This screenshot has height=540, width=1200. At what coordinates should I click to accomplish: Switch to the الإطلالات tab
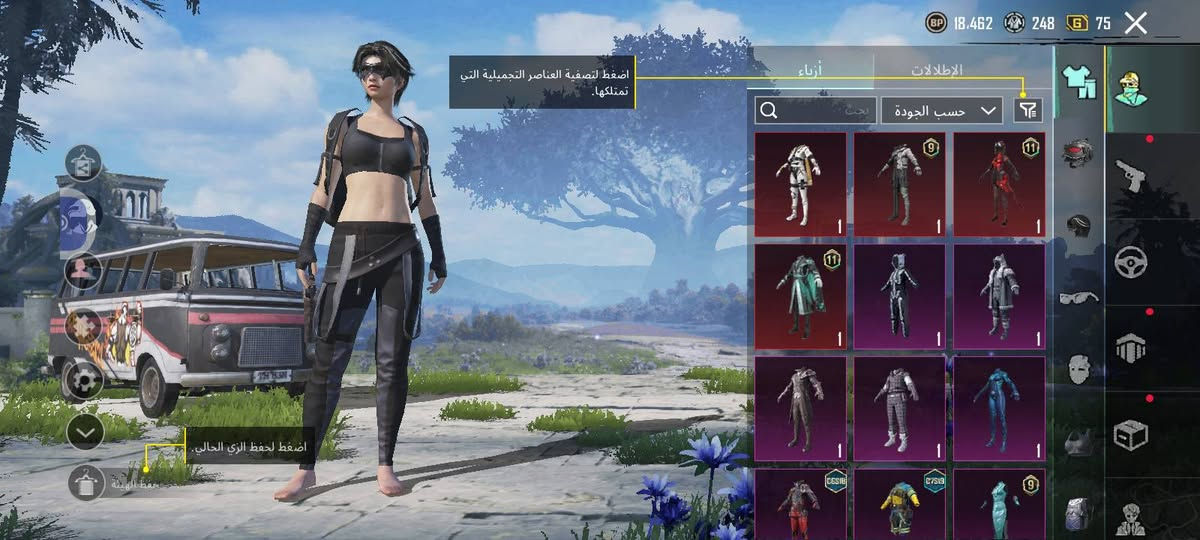[936, 70]
